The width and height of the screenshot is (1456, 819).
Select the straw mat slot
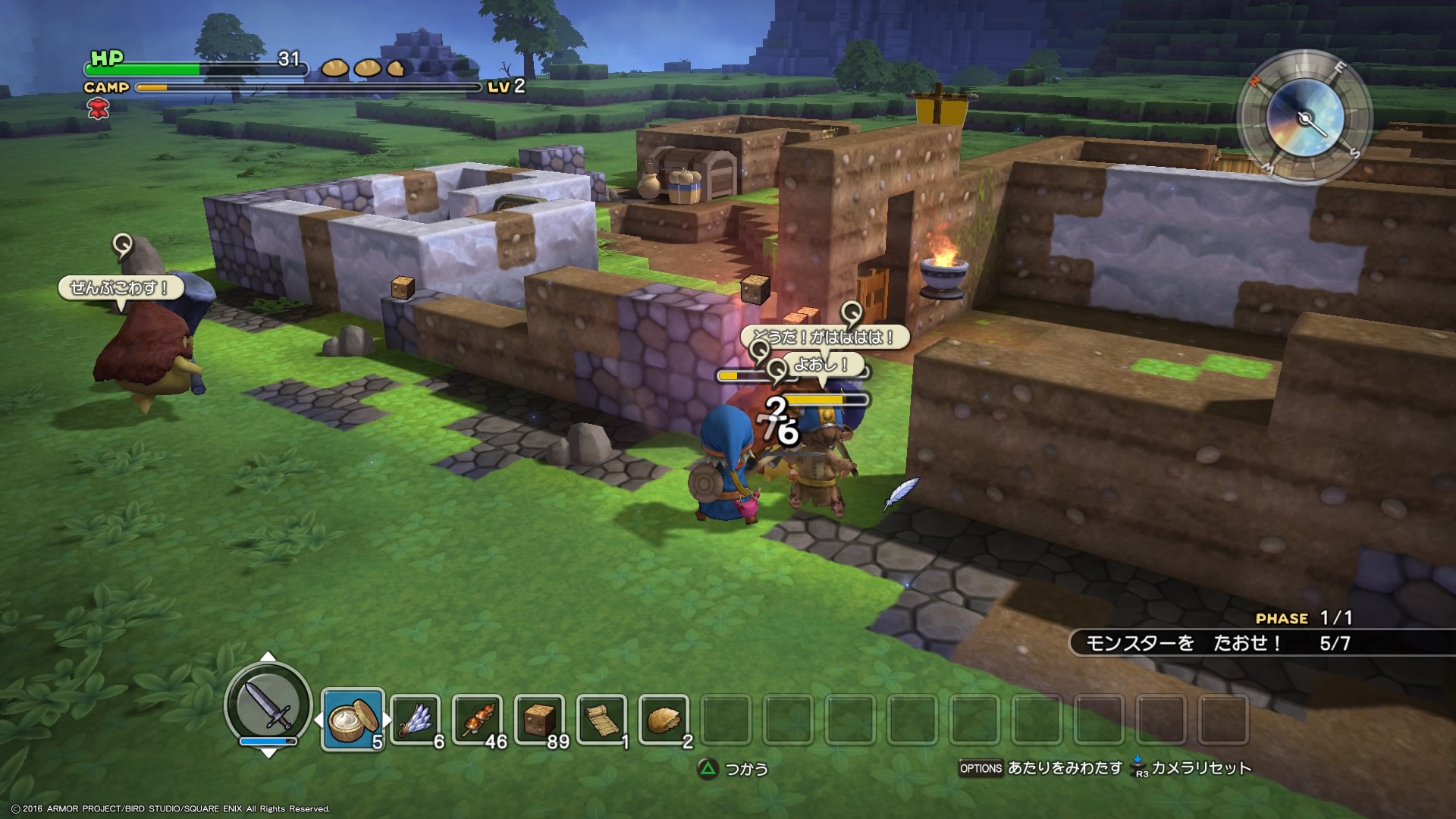(602, 719)
